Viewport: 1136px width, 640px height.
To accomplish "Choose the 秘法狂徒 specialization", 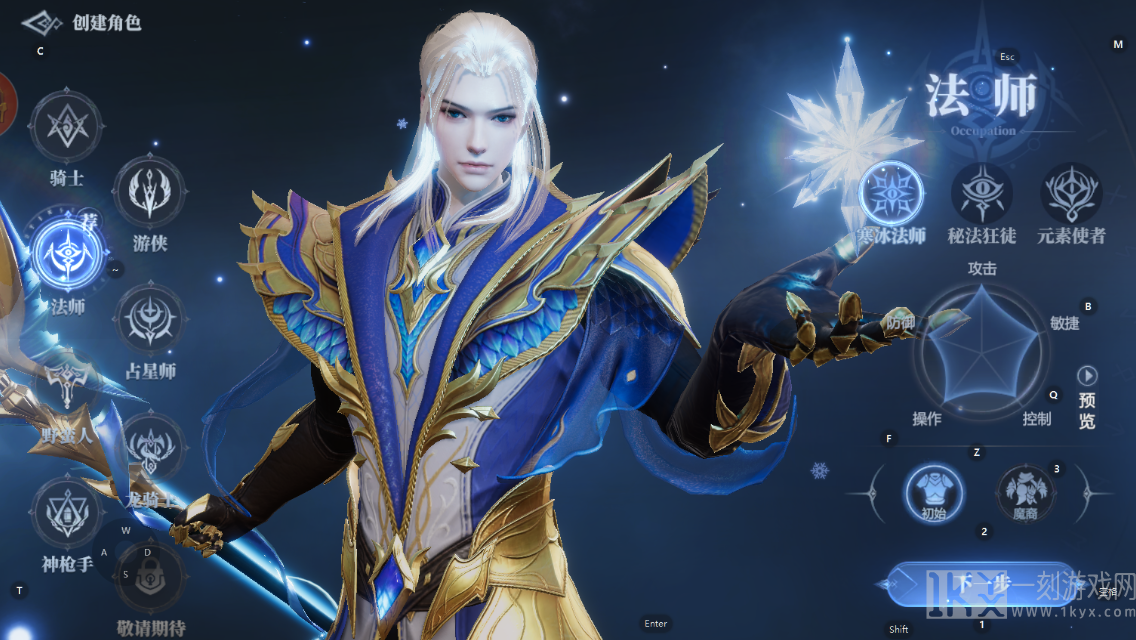I will click(981, 192).
